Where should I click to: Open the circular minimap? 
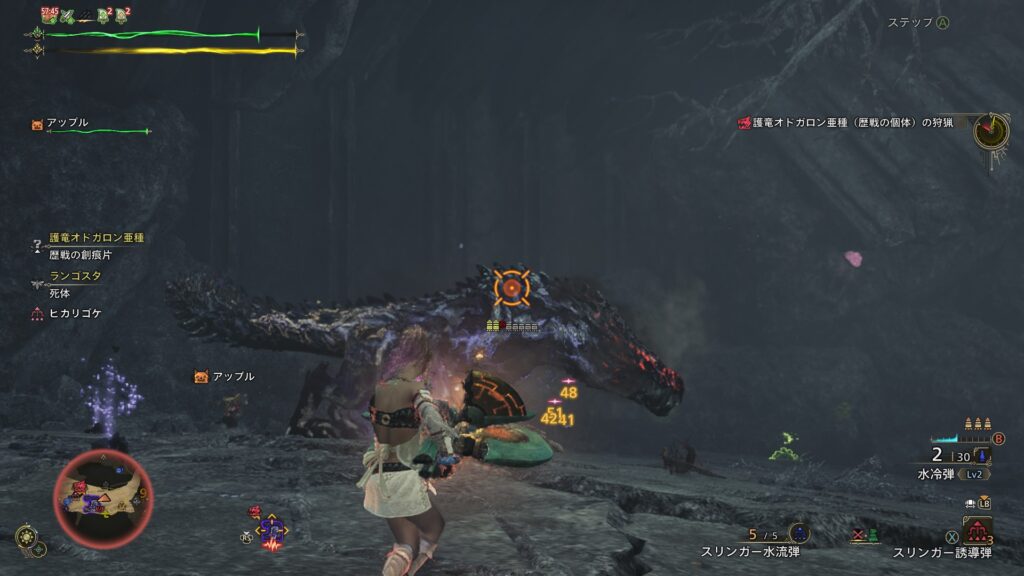pyautogui.click(x=103, y=498)
